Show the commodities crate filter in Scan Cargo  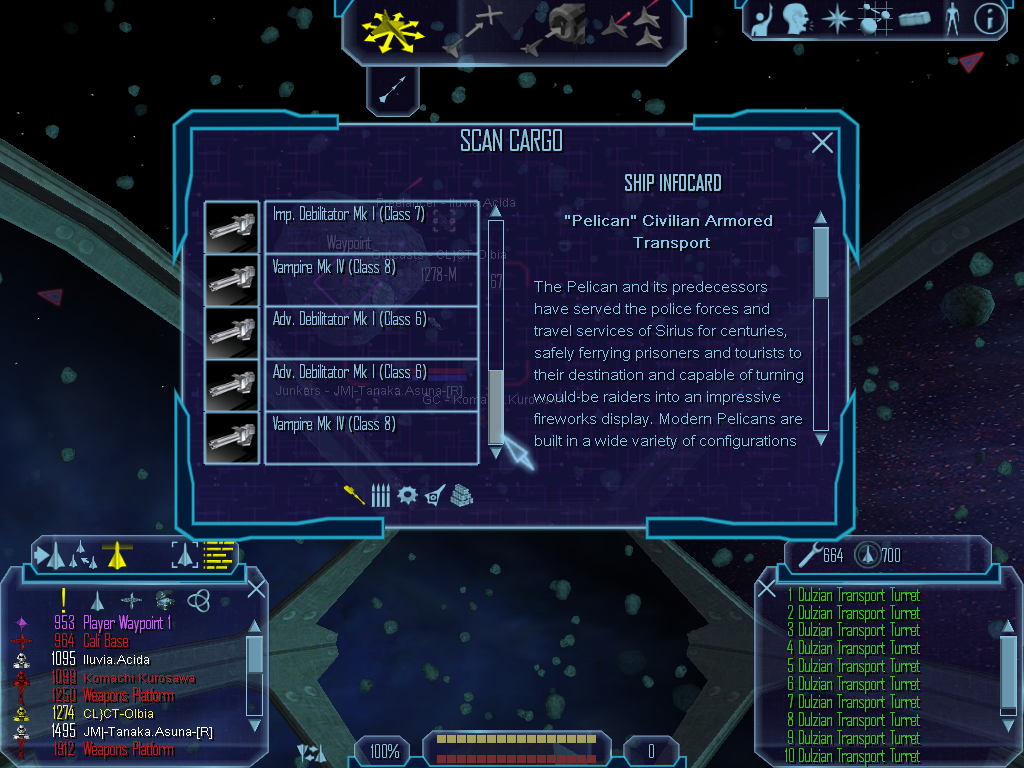(x=461, y=495)
